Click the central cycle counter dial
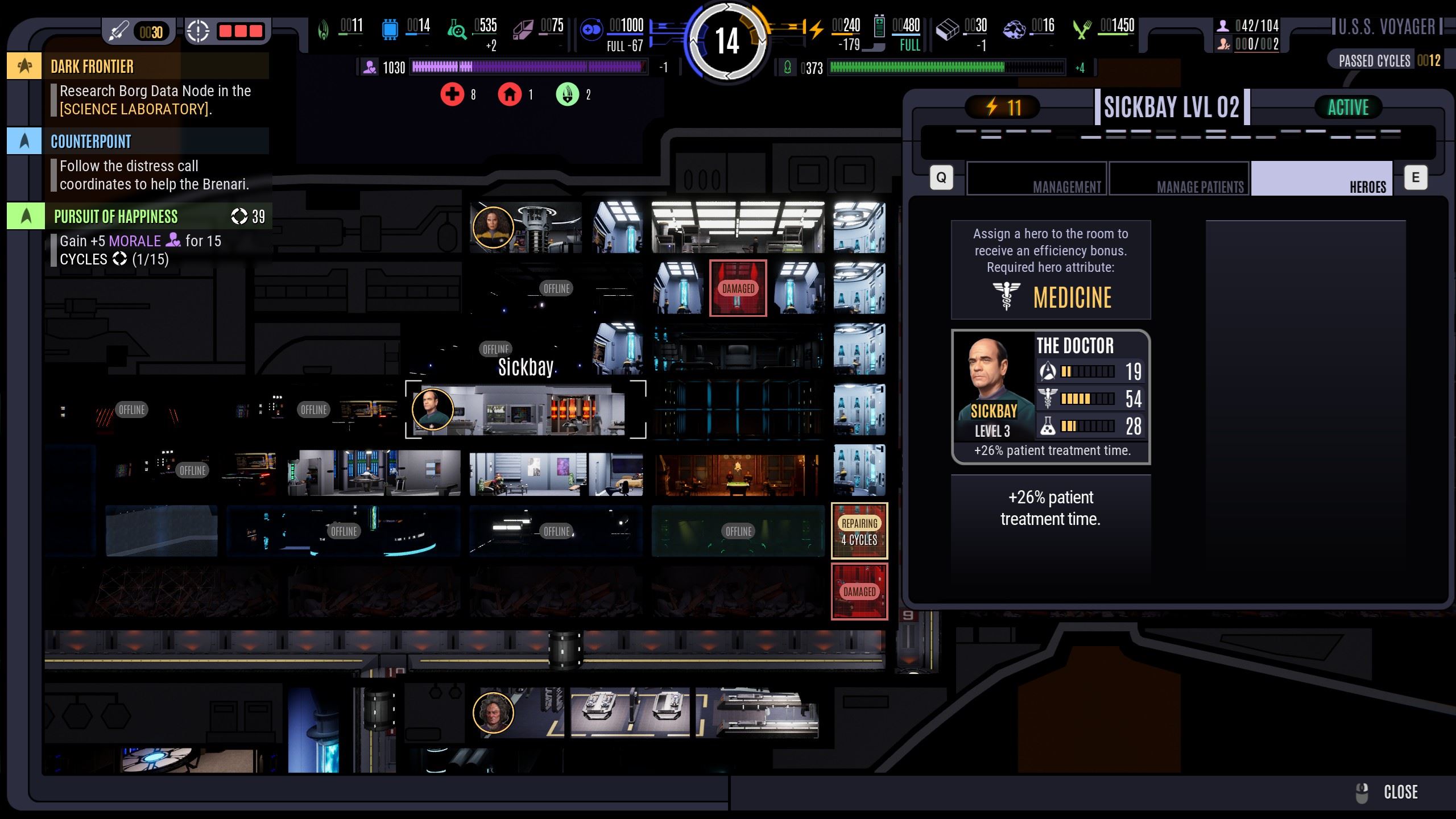The width and height of the screenshot is (1456, 819). point(727,41)
